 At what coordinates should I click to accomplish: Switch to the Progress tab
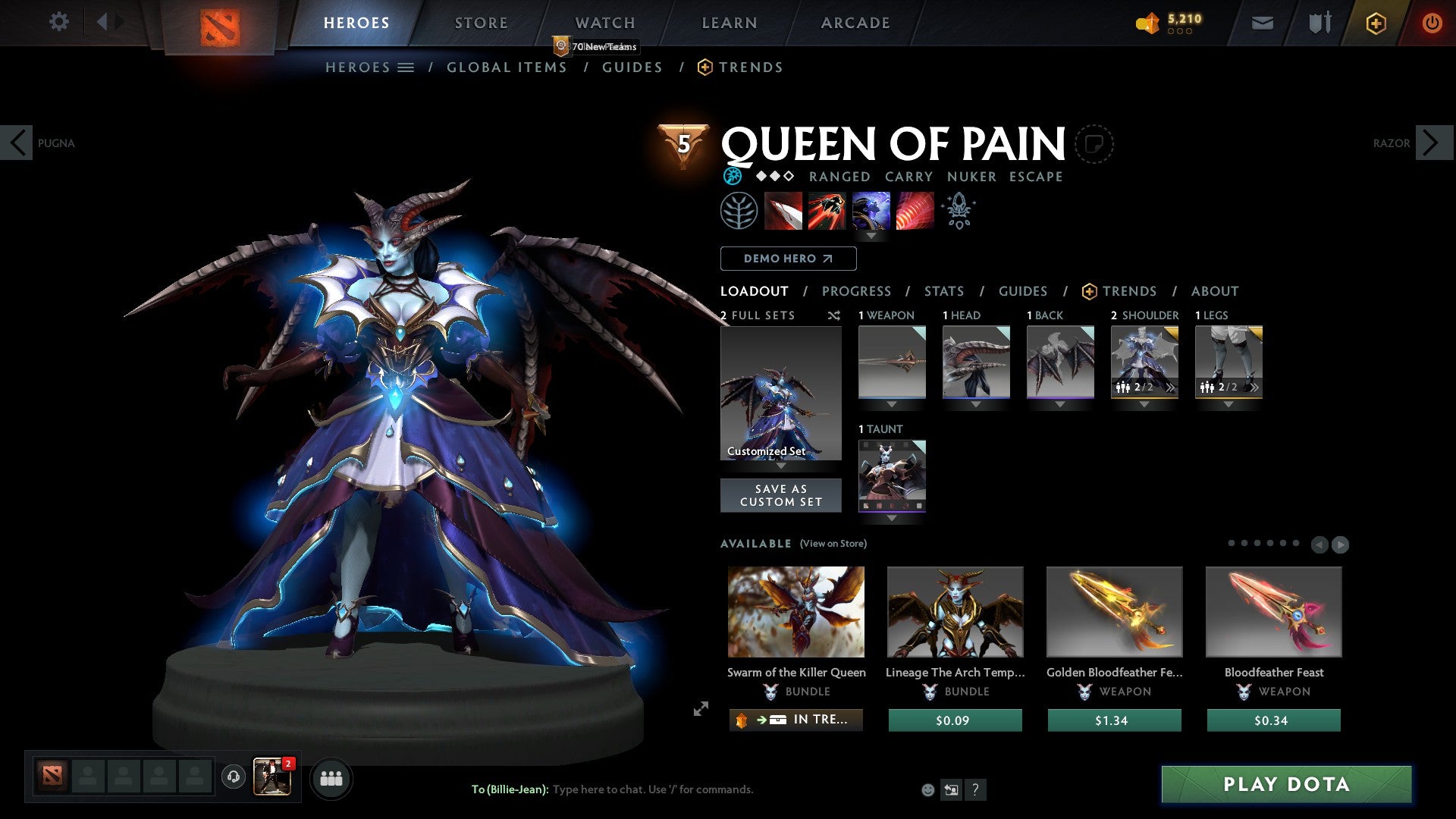[857, 290]
